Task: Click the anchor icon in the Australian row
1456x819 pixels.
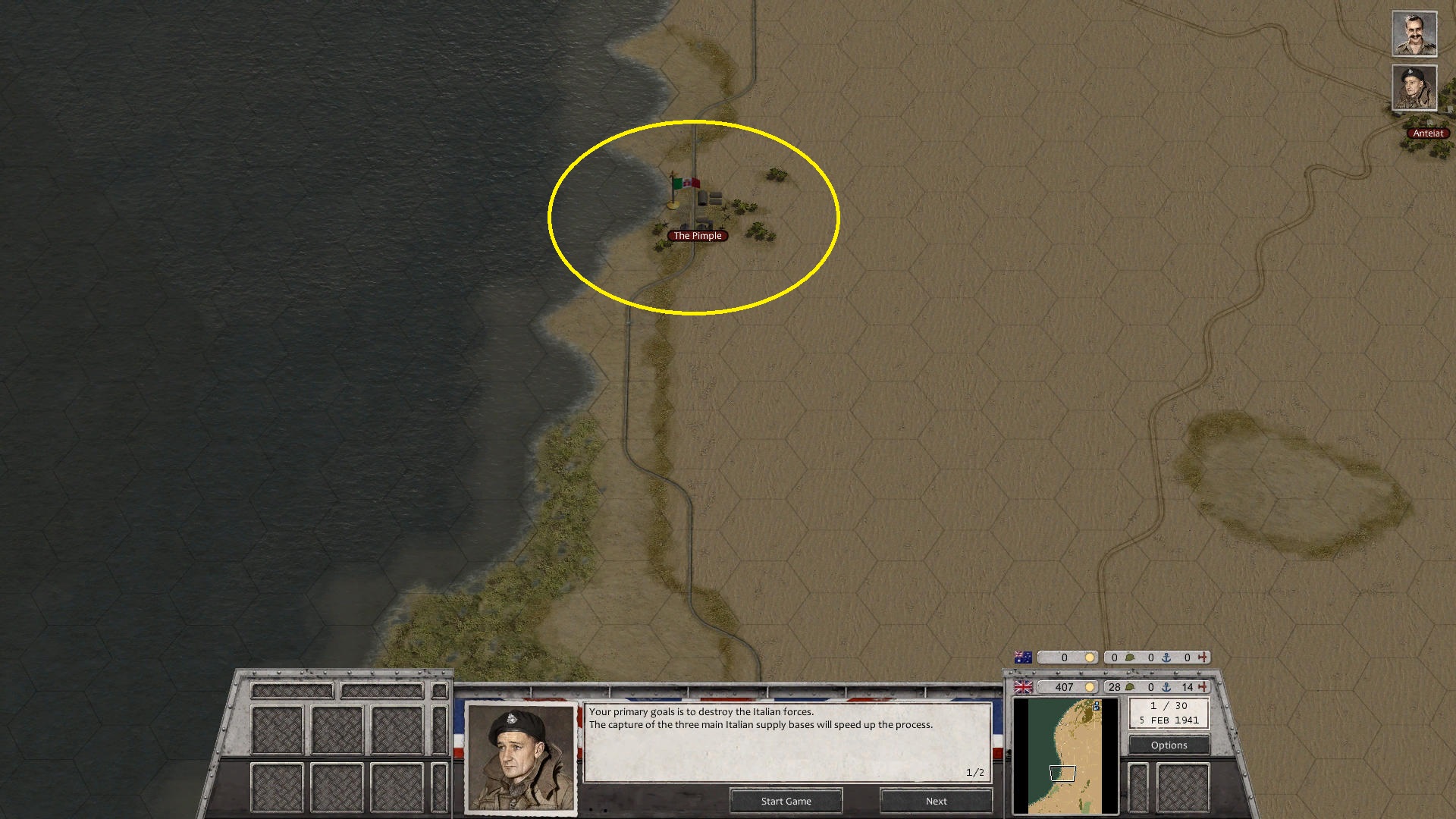Action: click(x=1166, y=657)
